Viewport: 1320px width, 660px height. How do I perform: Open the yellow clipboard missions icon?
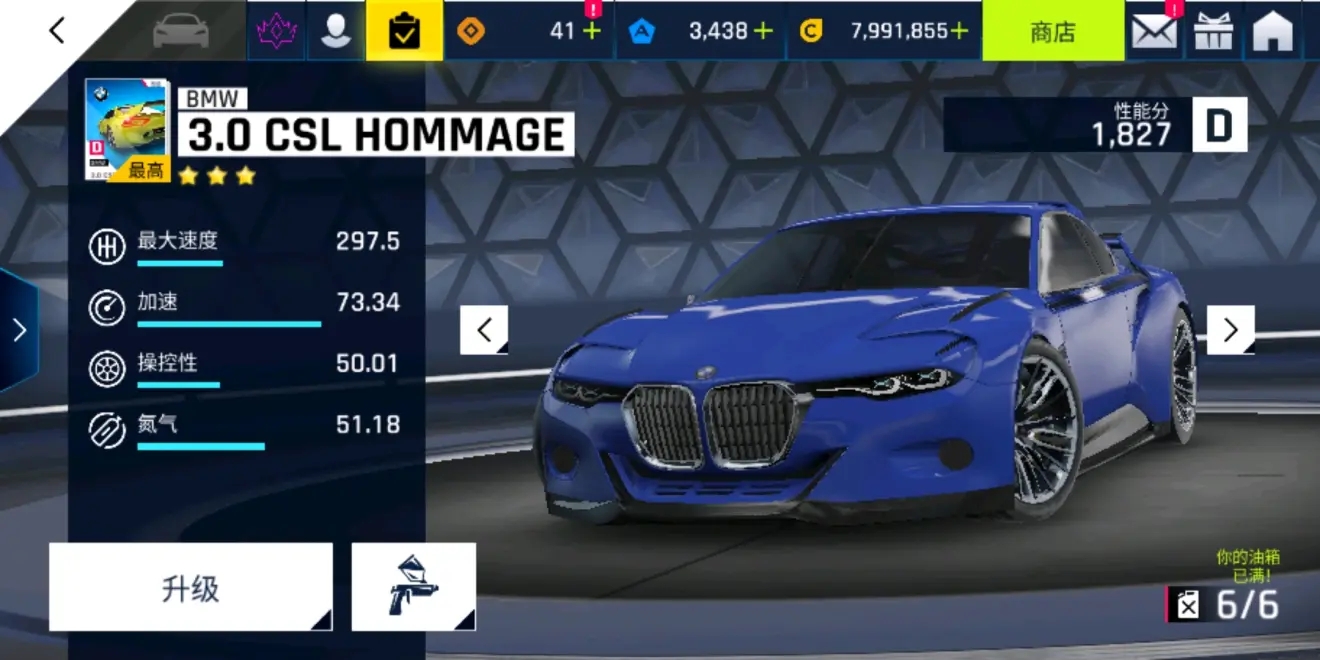pos(404,31)
